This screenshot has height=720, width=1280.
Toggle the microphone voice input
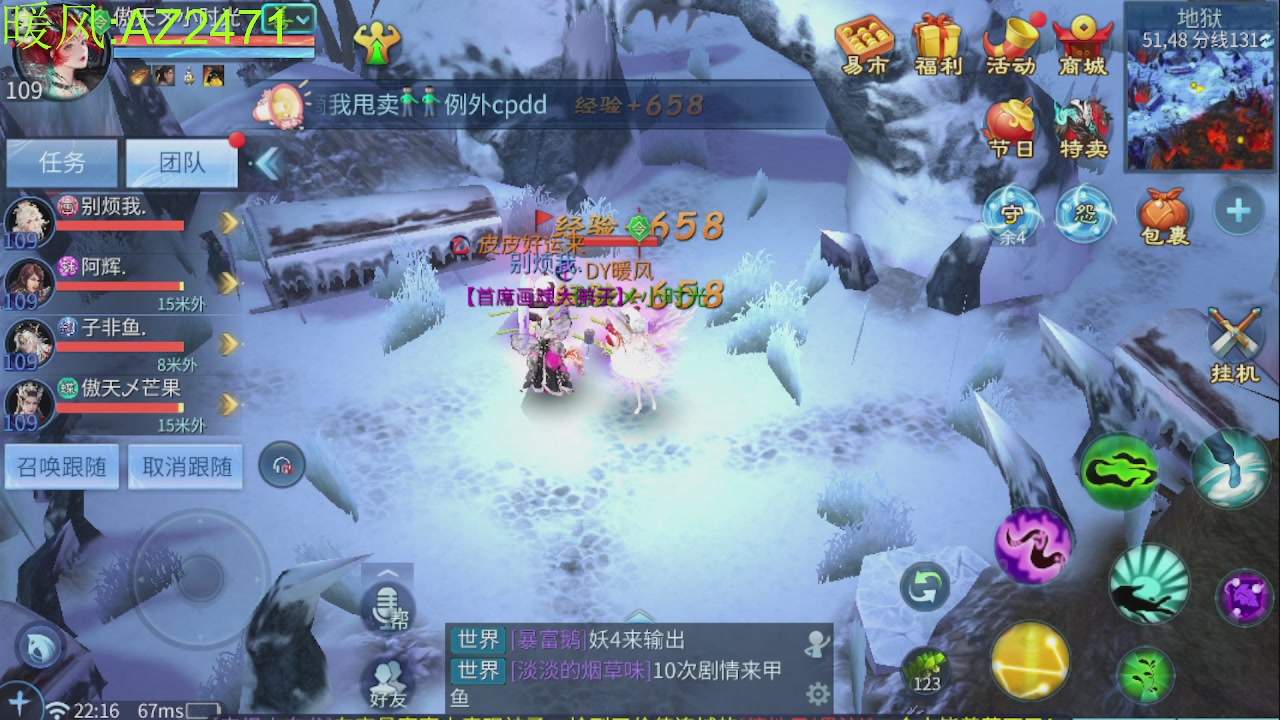click(388, 600)
